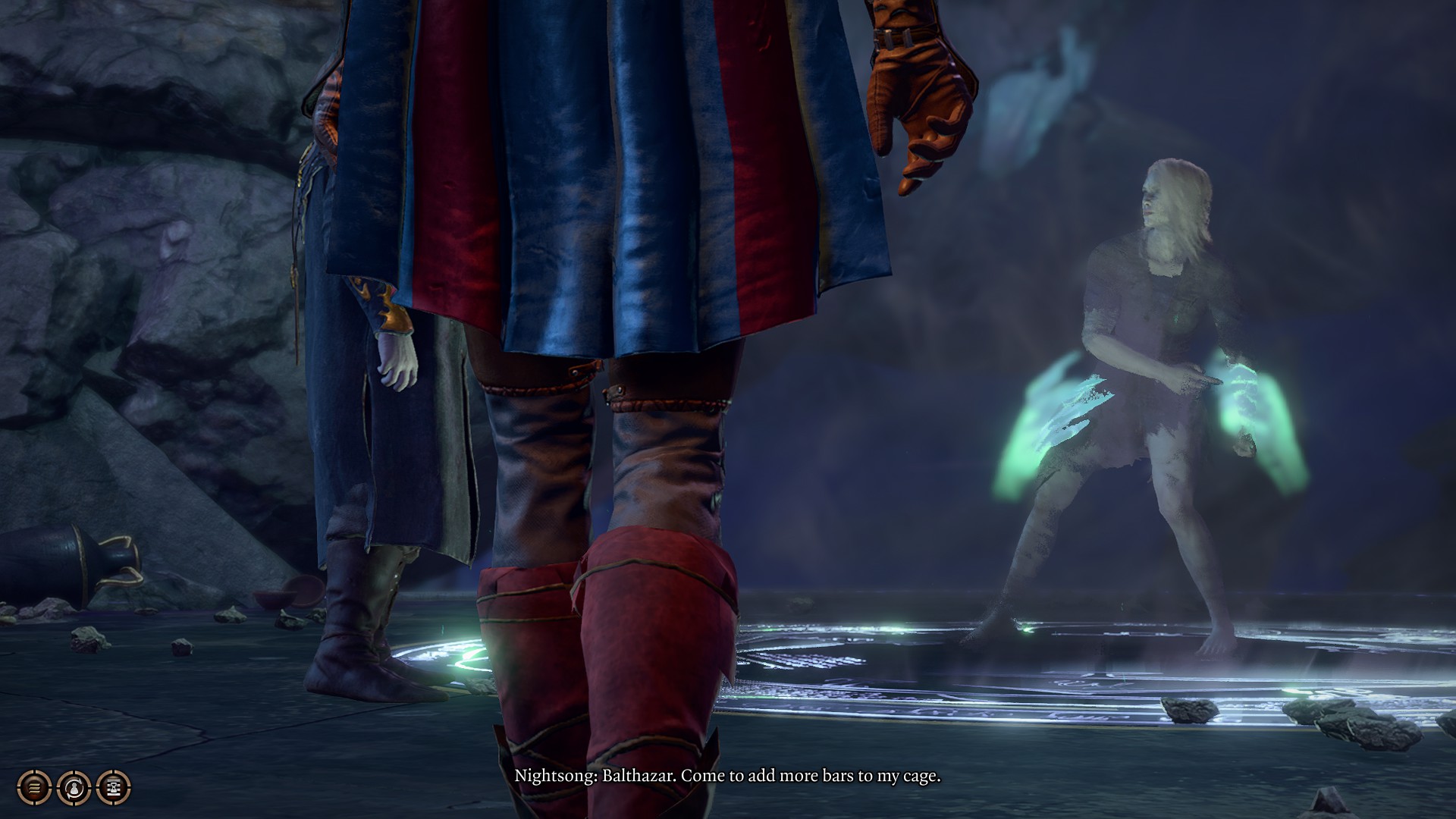Click the character switch icon with circular arrow

coord(74,789)
